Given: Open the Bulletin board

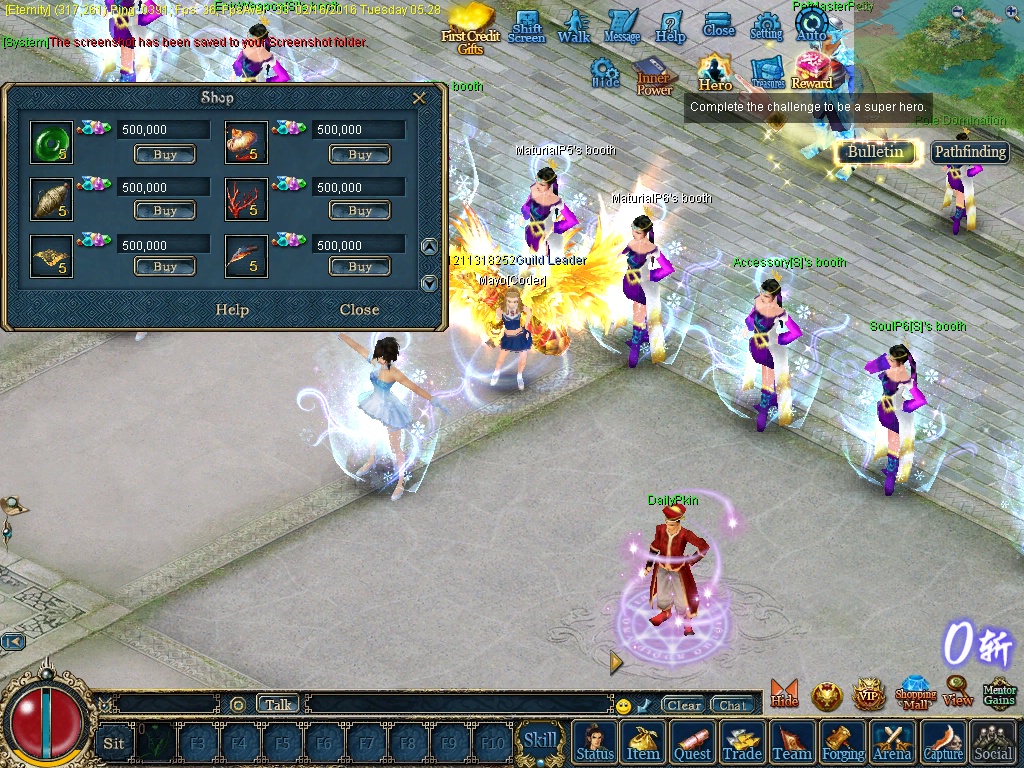Looking at the screenshot, I should [875, 152].
